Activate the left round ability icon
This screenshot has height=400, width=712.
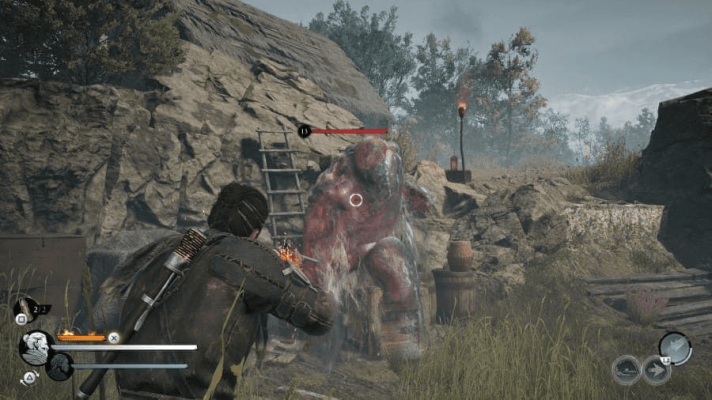click(x=626, y=370)
